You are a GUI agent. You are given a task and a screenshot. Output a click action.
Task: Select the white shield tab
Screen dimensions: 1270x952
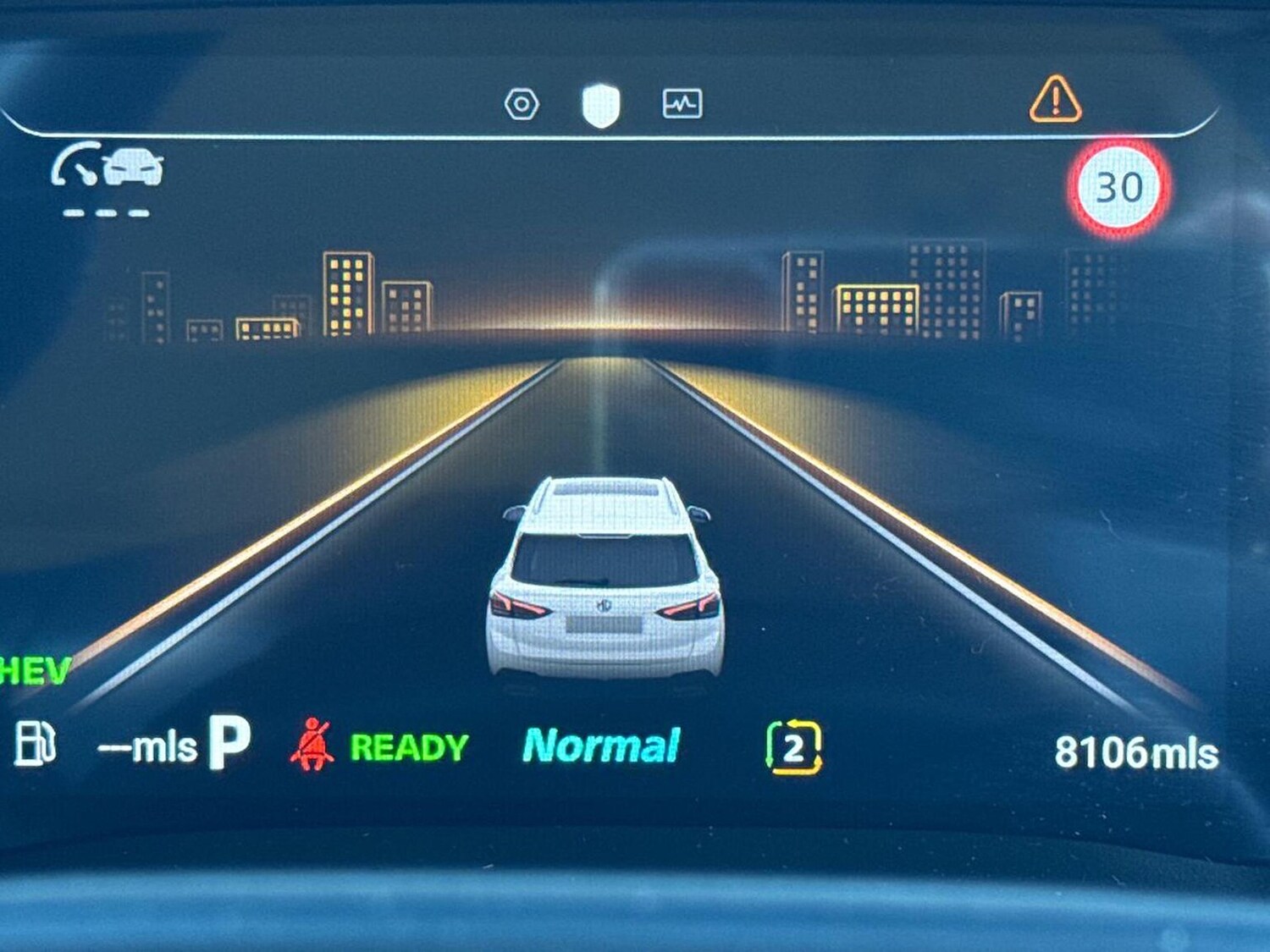(601, 106)
